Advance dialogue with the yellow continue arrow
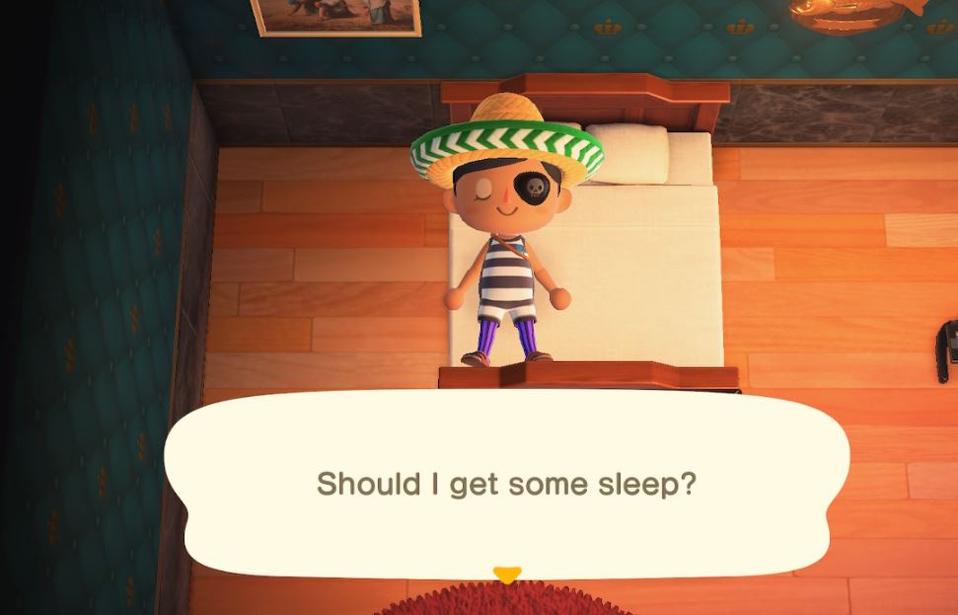958x615 pixels. (507, 575)
